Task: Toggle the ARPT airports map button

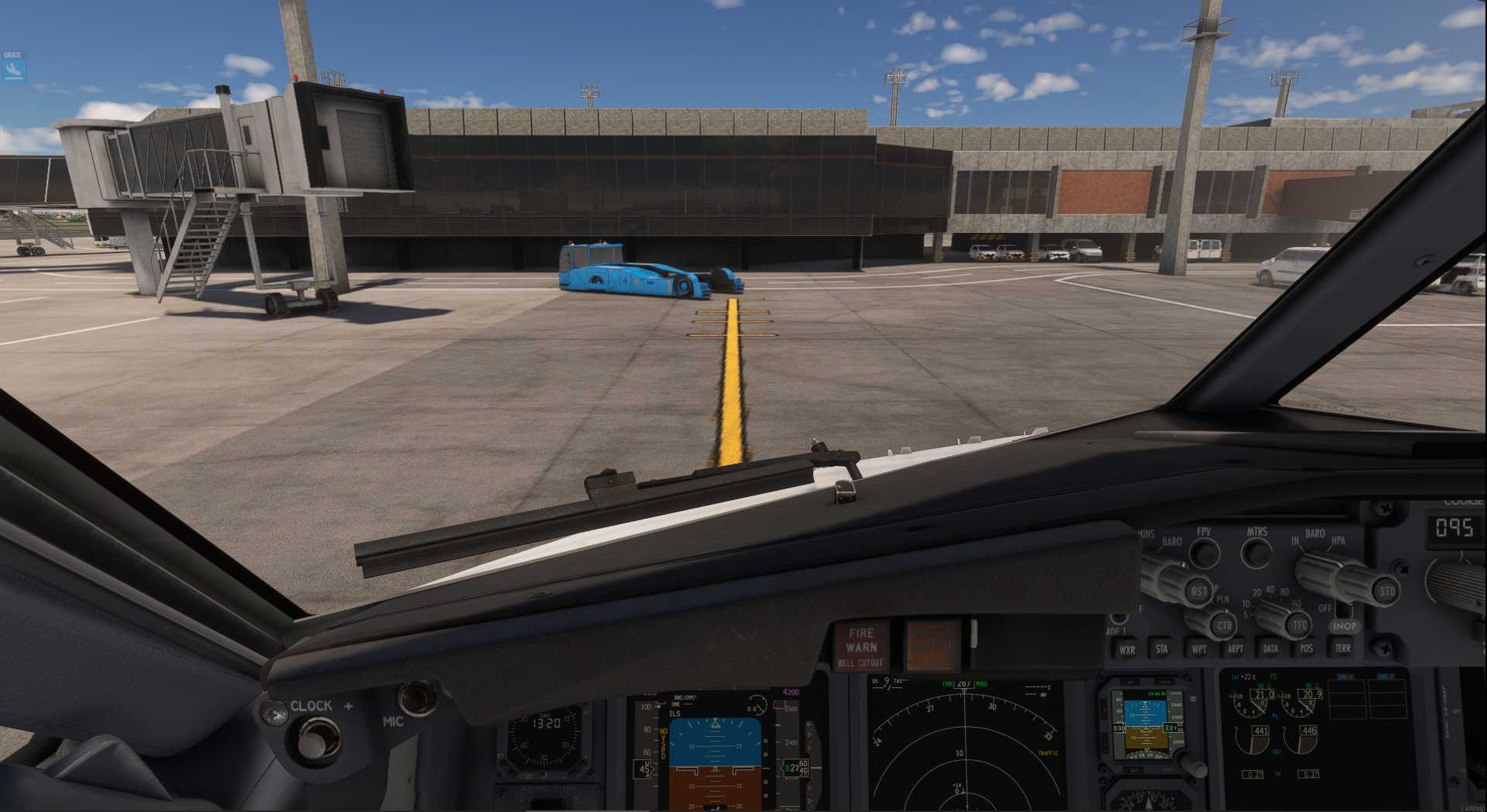Action: 1235,649
